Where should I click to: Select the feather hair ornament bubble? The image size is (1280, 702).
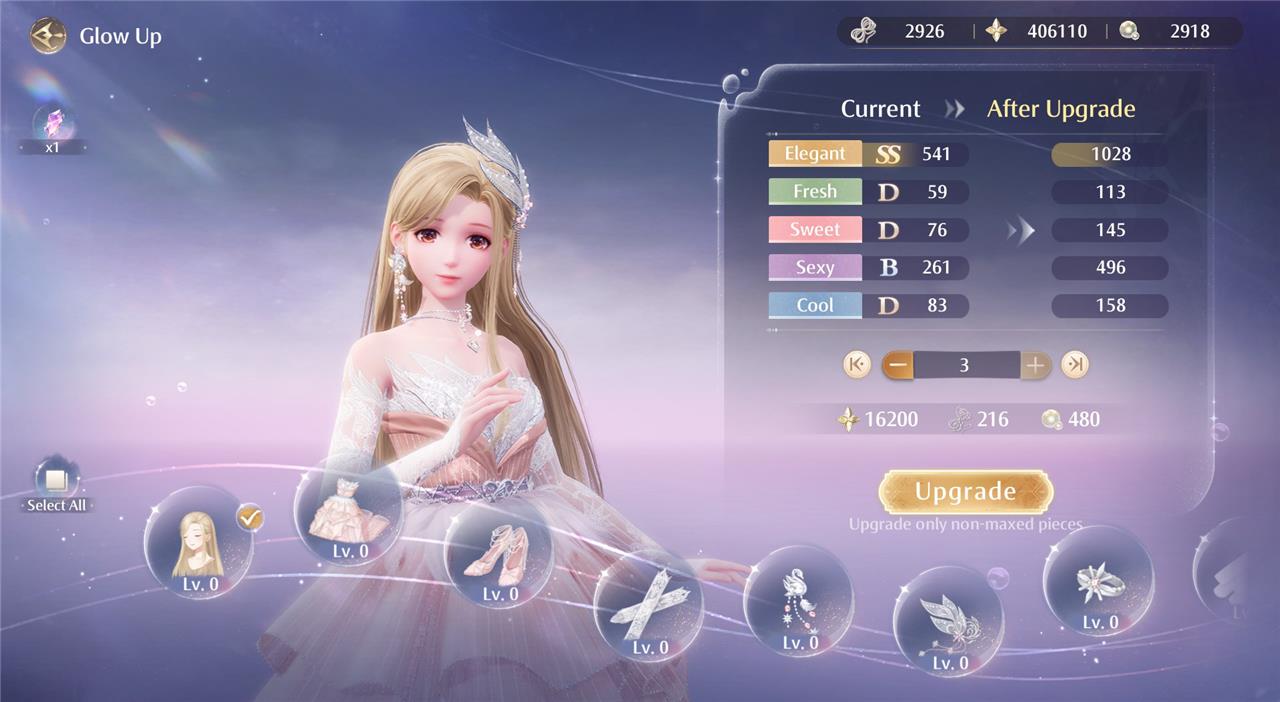pos(947,620)
